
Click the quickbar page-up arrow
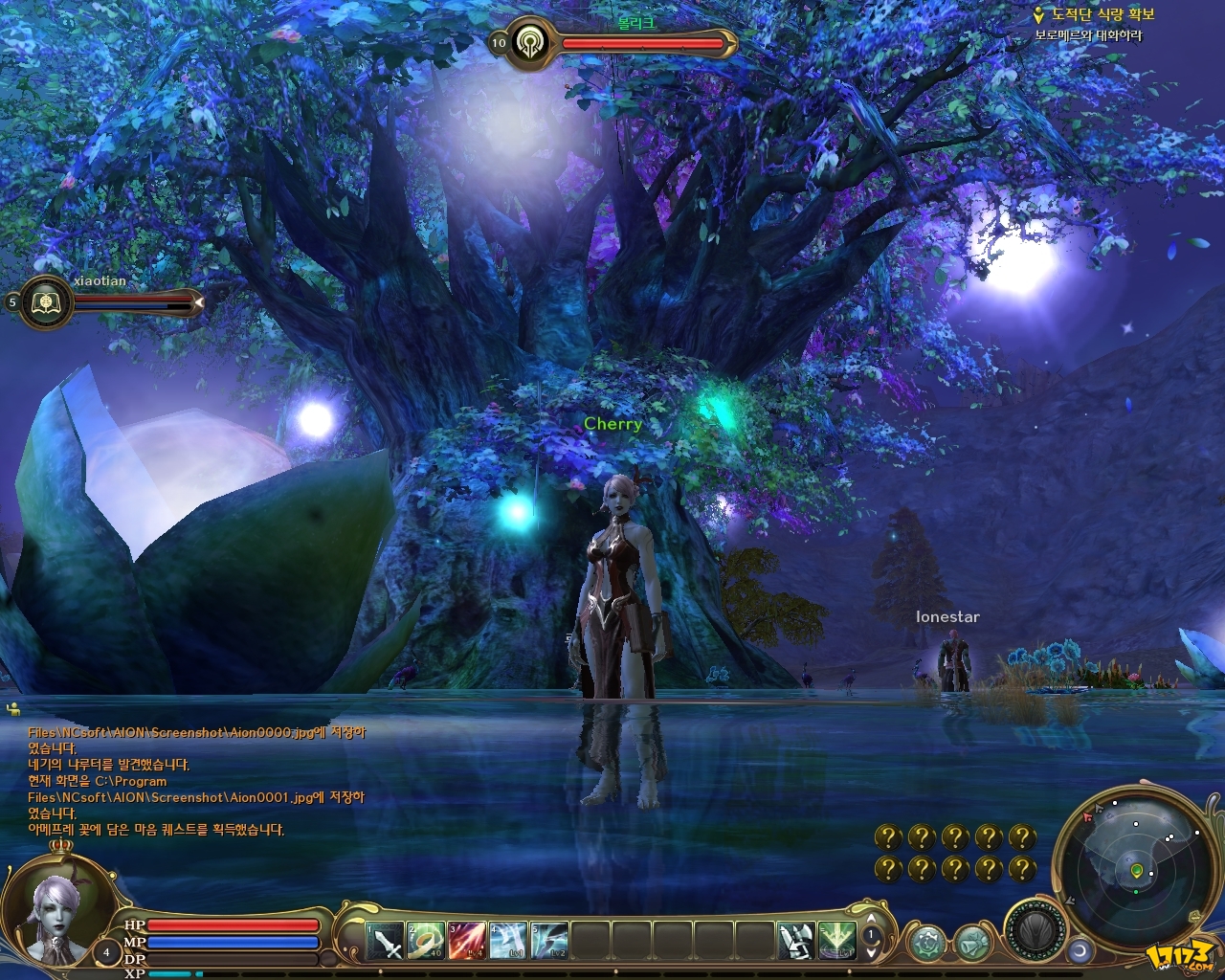pos(872,918)
